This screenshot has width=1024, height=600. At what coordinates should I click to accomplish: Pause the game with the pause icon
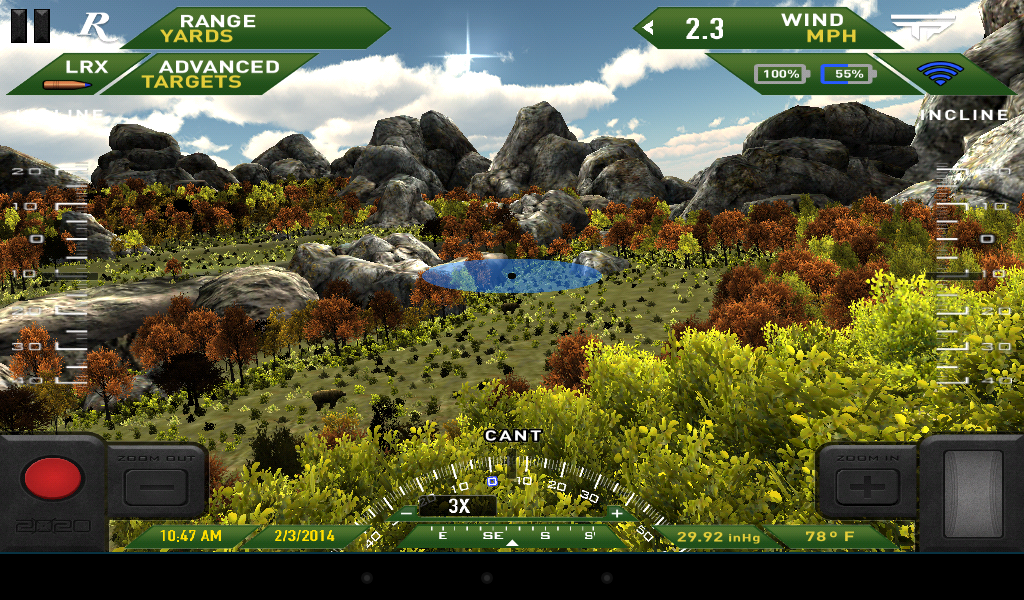[x=30, y=26]
